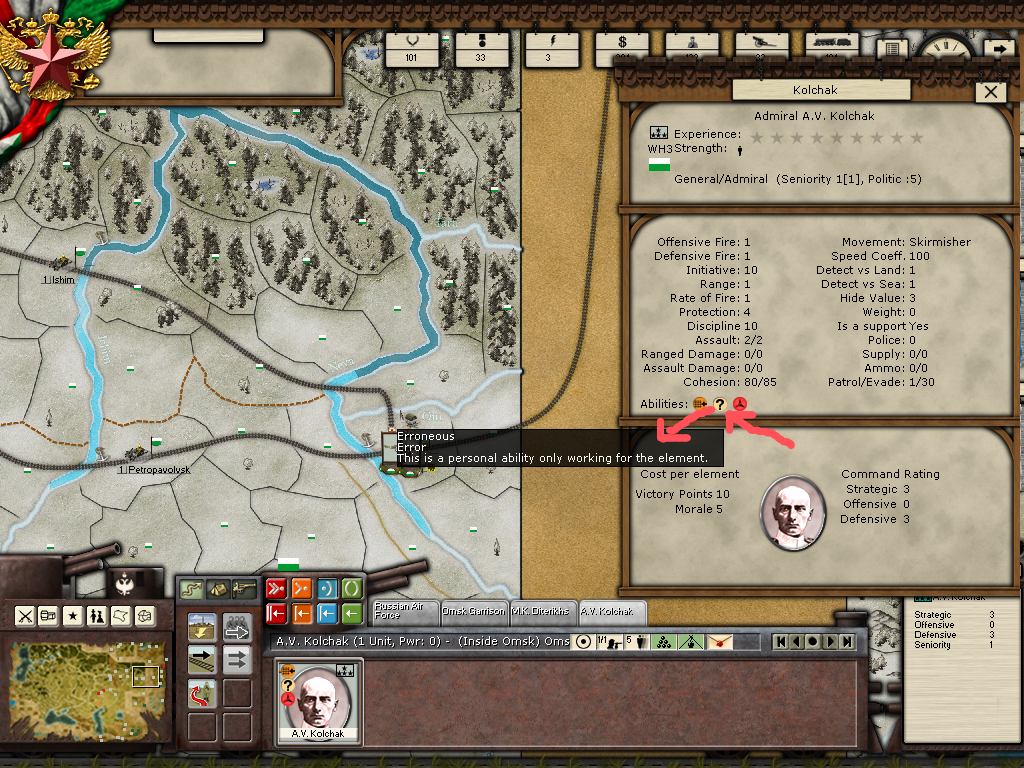
Task: Toggle the star map filter
Action: point(73,615)
